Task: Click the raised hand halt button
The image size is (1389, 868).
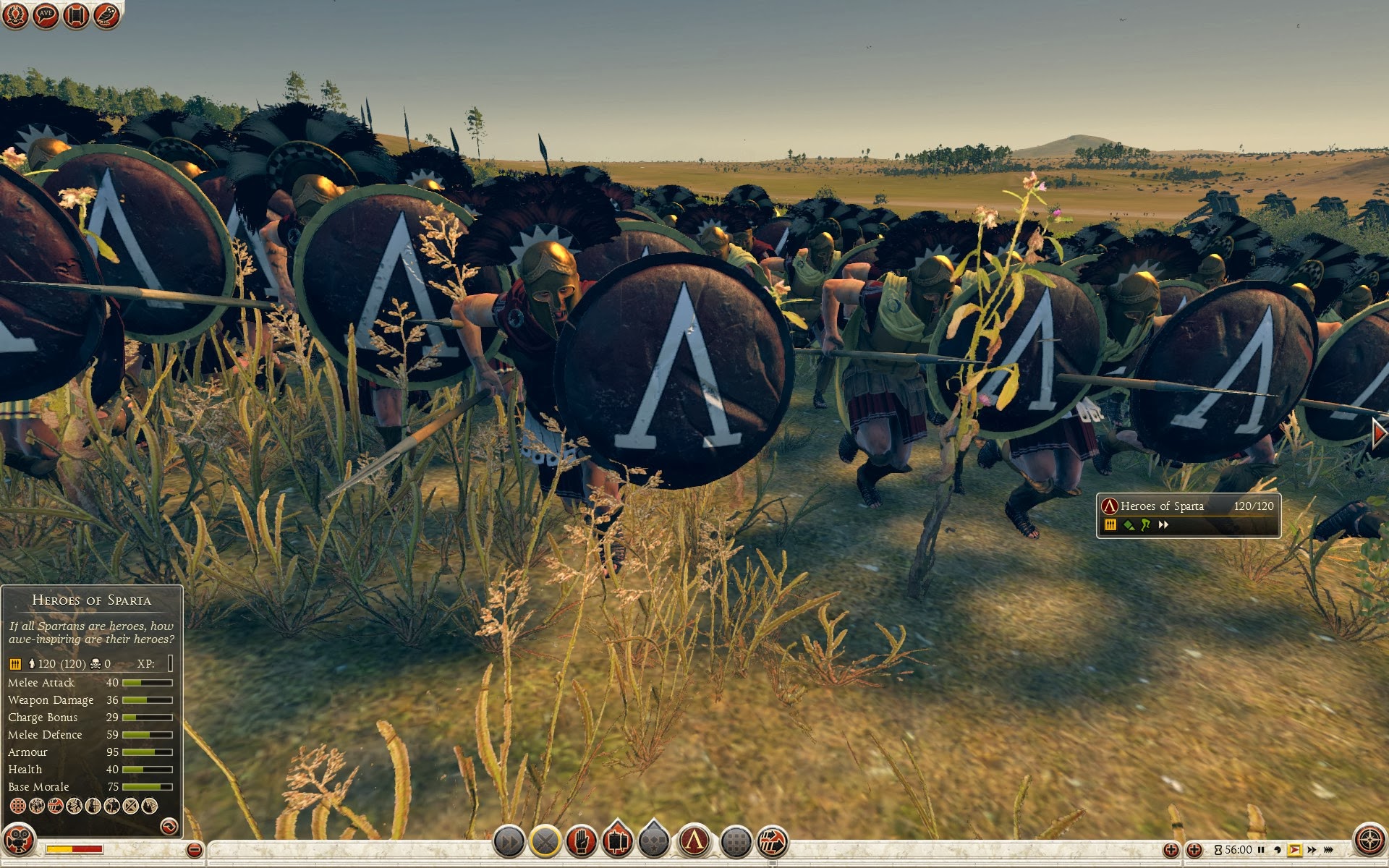Action: click(582, 842)
